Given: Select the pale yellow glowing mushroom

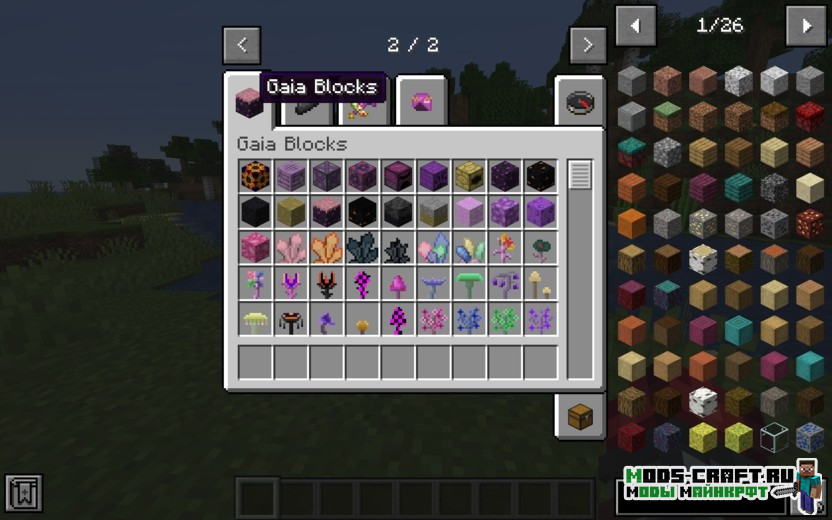Looking at the screenshot, I should coord(256,320).
